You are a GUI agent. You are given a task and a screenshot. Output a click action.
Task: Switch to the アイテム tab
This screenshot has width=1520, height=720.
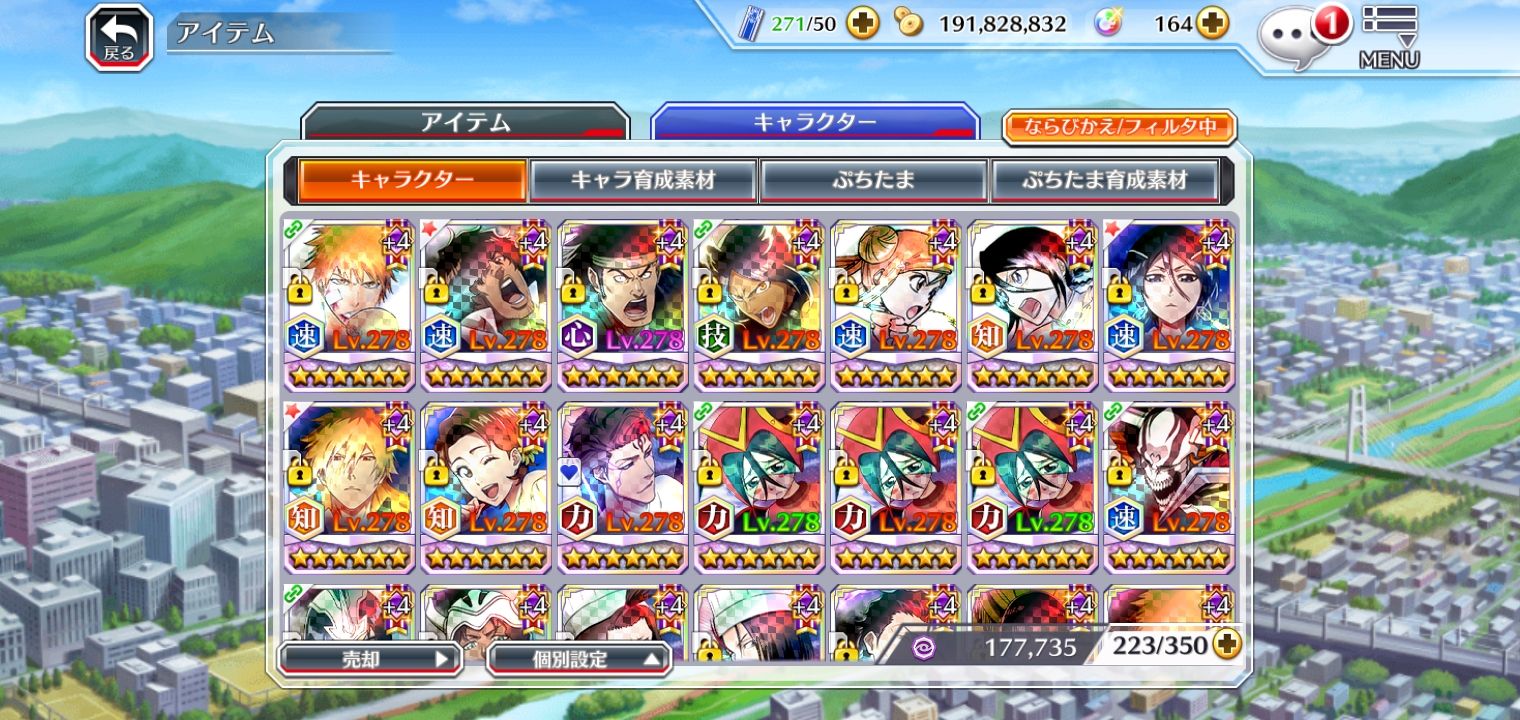click(465, 124)
